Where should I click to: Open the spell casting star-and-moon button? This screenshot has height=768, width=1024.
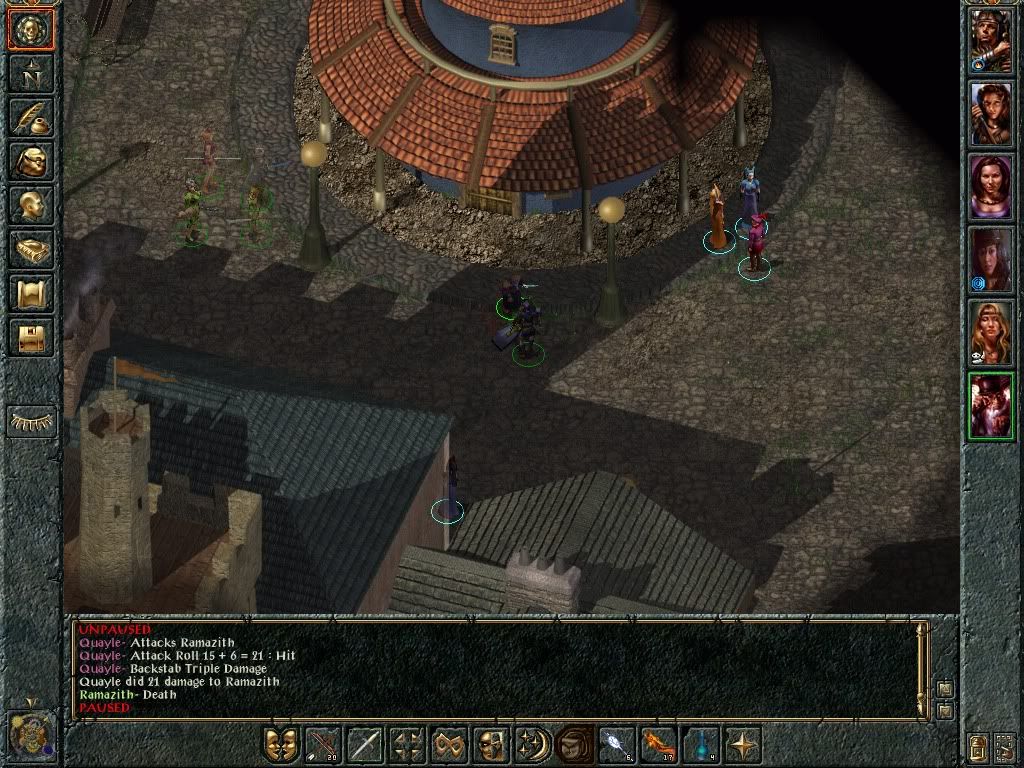click(533, 745)
